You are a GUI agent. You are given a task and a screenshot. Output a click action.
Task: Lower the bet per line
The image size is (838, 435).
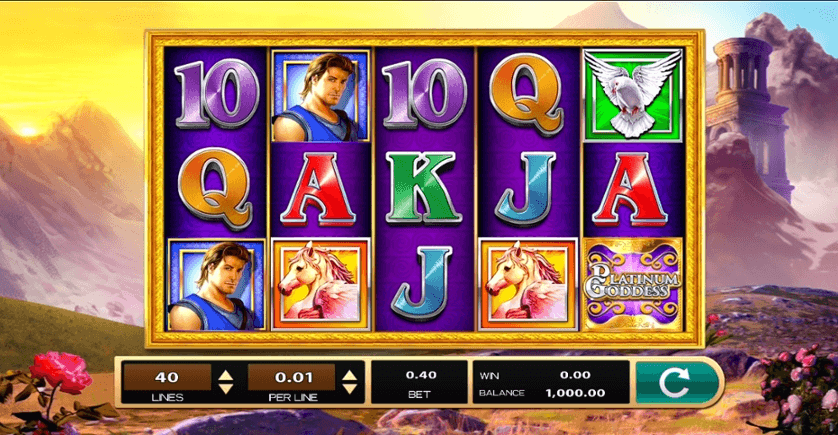[349, 387]
